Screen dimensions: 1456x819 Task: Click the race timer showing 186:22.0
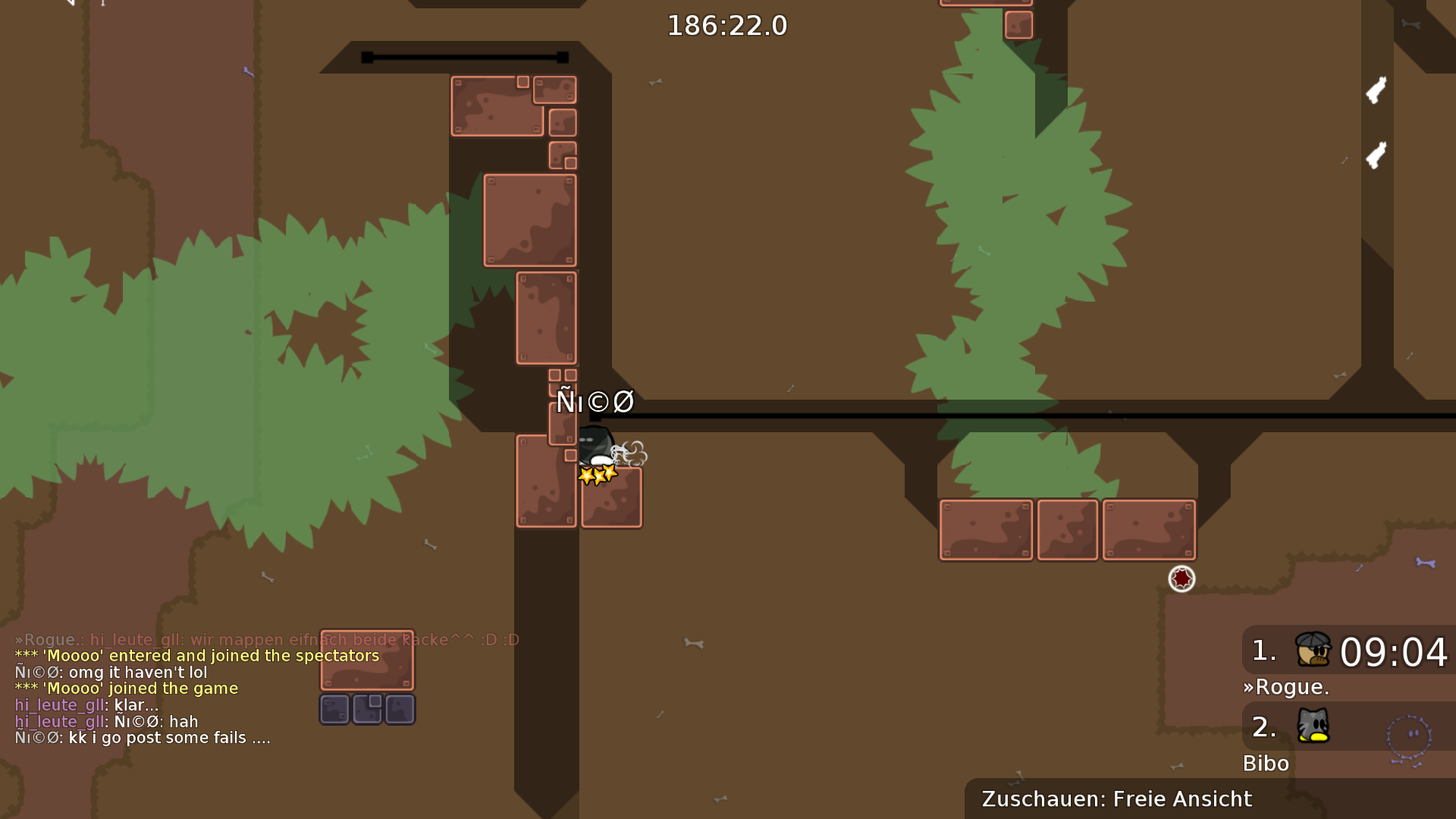[726, 24]
